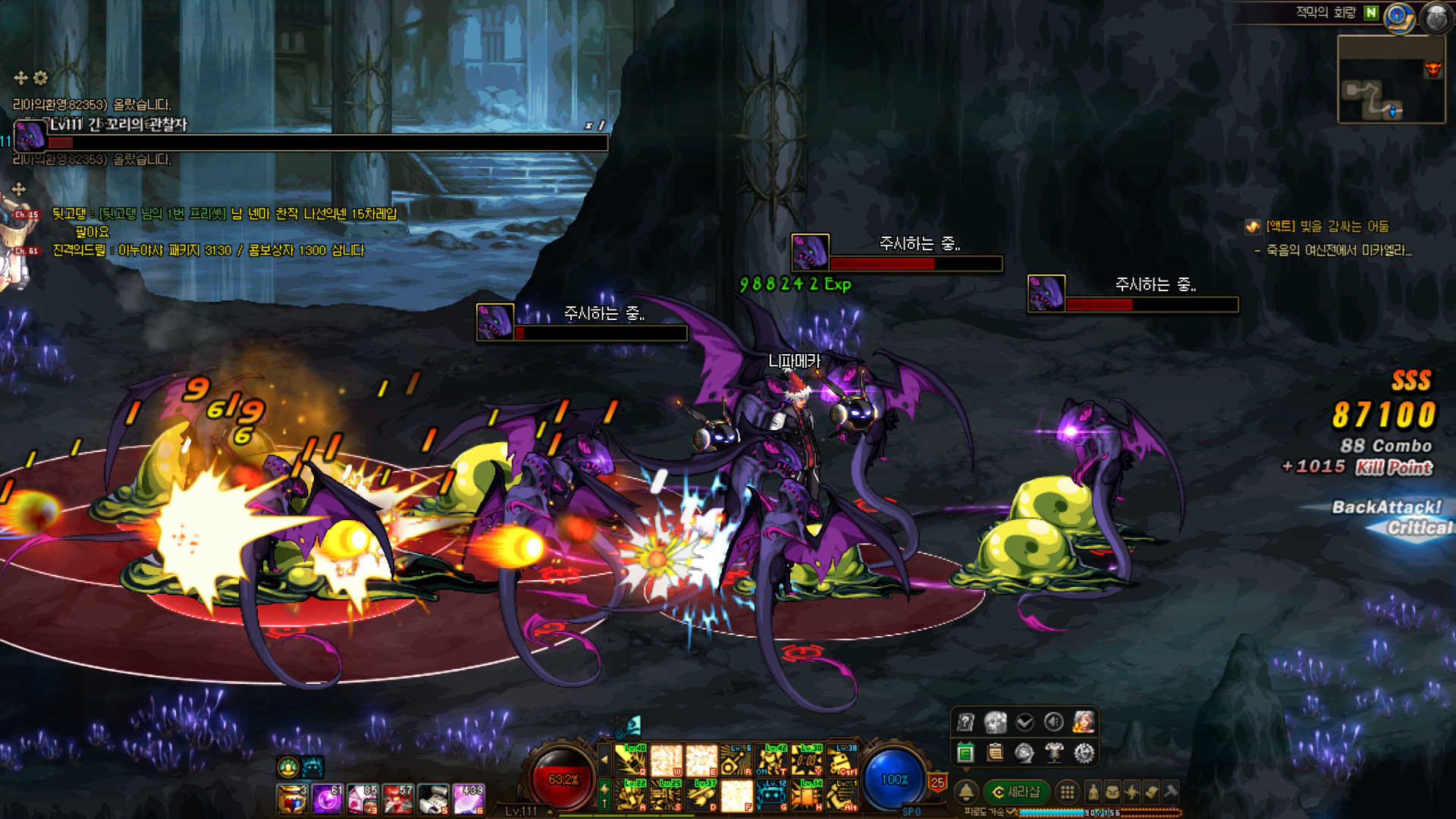Click the skill bar left arrow expander
This screenshot has width=1456, height=819.
pos(604,758)
